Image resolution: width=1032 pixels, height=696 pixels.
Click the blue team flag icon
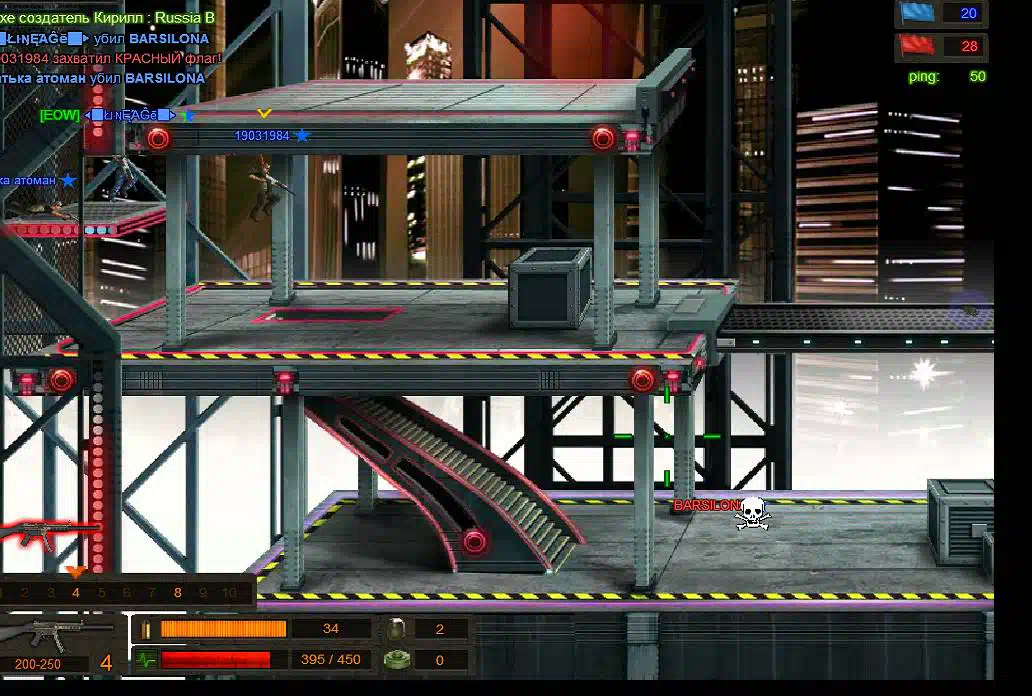click(916, 14)
